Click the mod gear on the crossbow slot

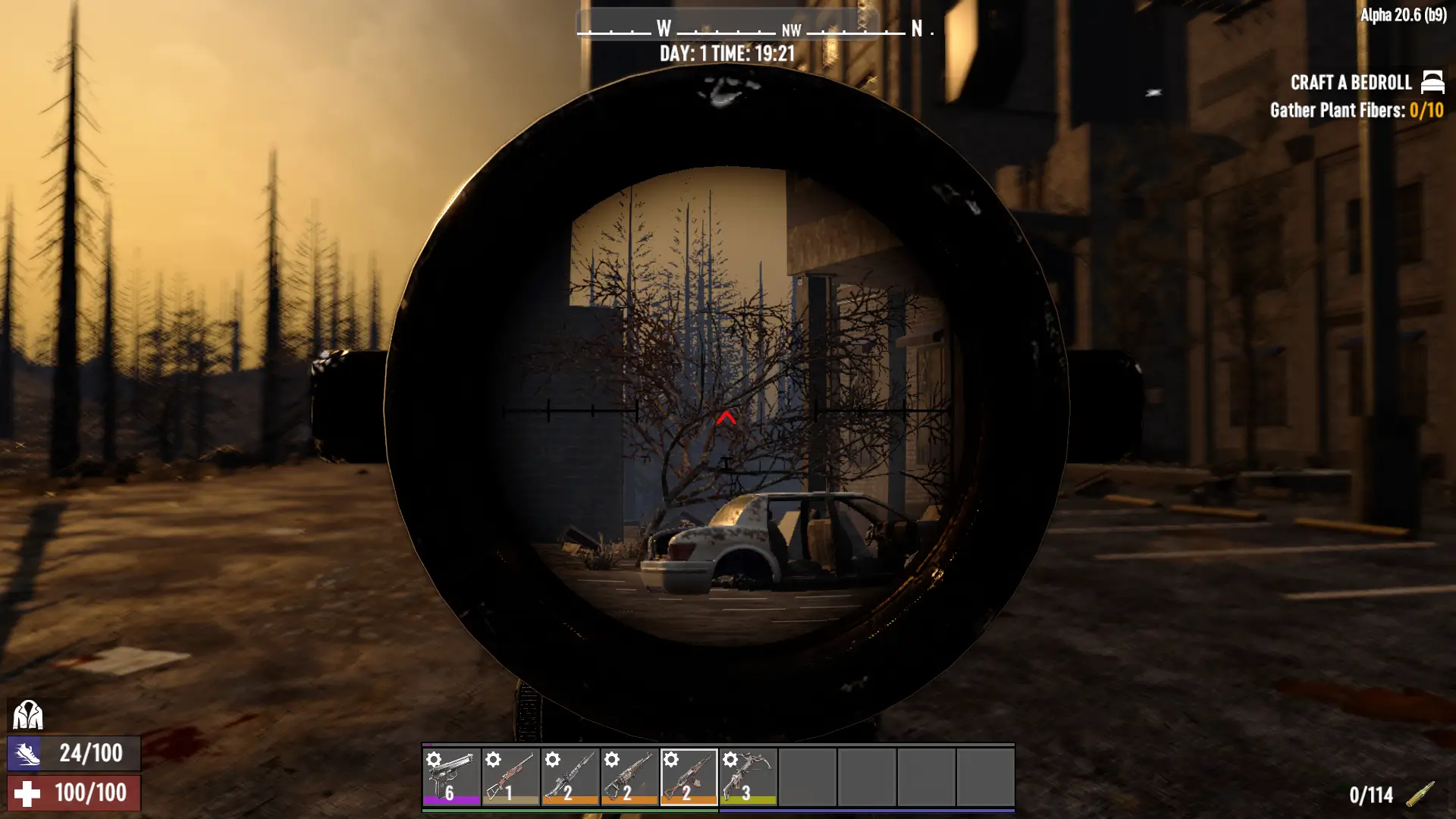[729, 757]
